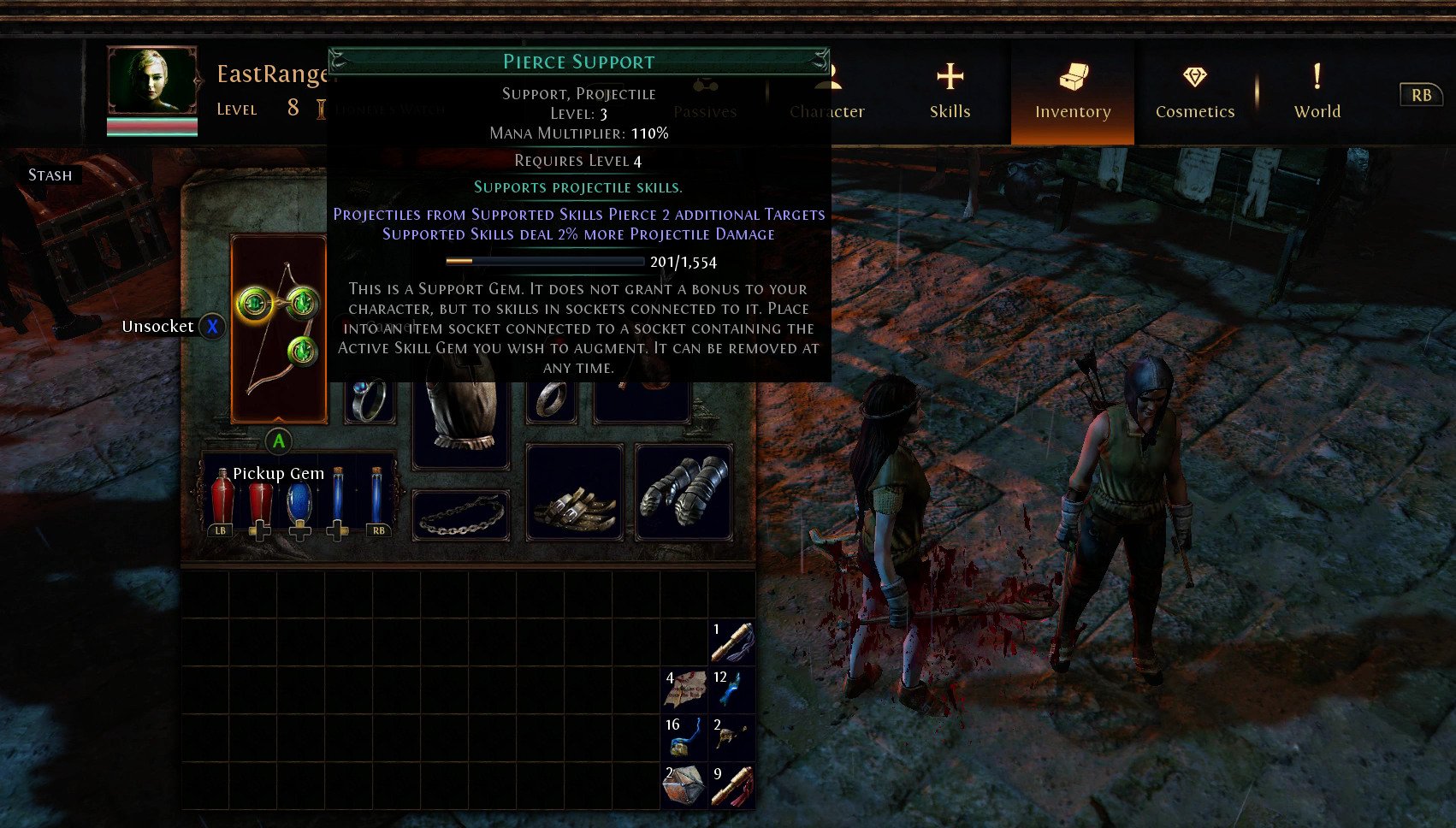Image resolution: width=1456 pixels, height=828 pixels.
Task: Select the stack of 9 red-ribbon scrolls
Action: click(x=732, y=785)
